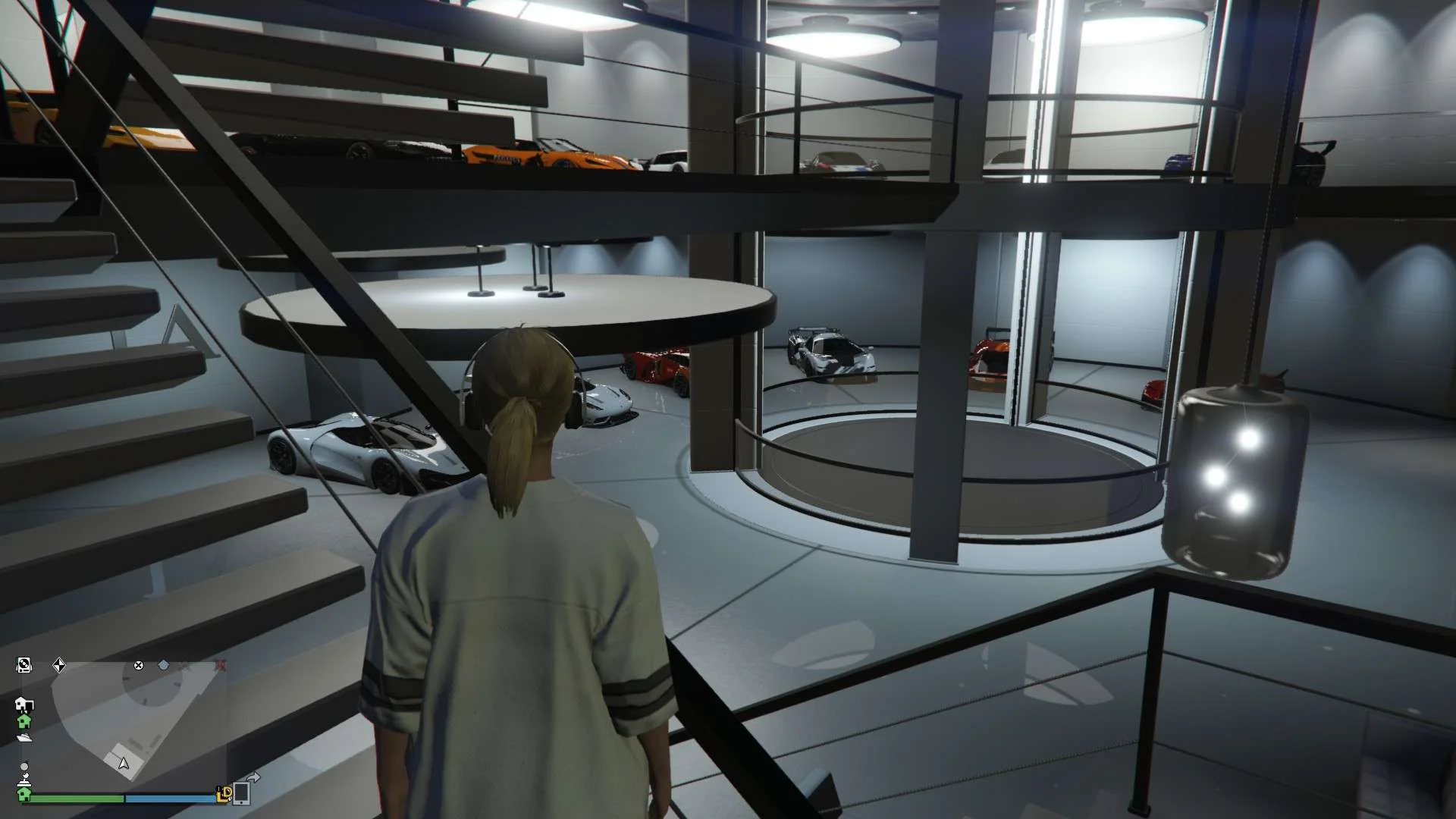The width and height of the screenshot is (1456, 819).
Task: Select the yacht blip on the minimap
Action: pyautogui.click(x=24, y=736)
